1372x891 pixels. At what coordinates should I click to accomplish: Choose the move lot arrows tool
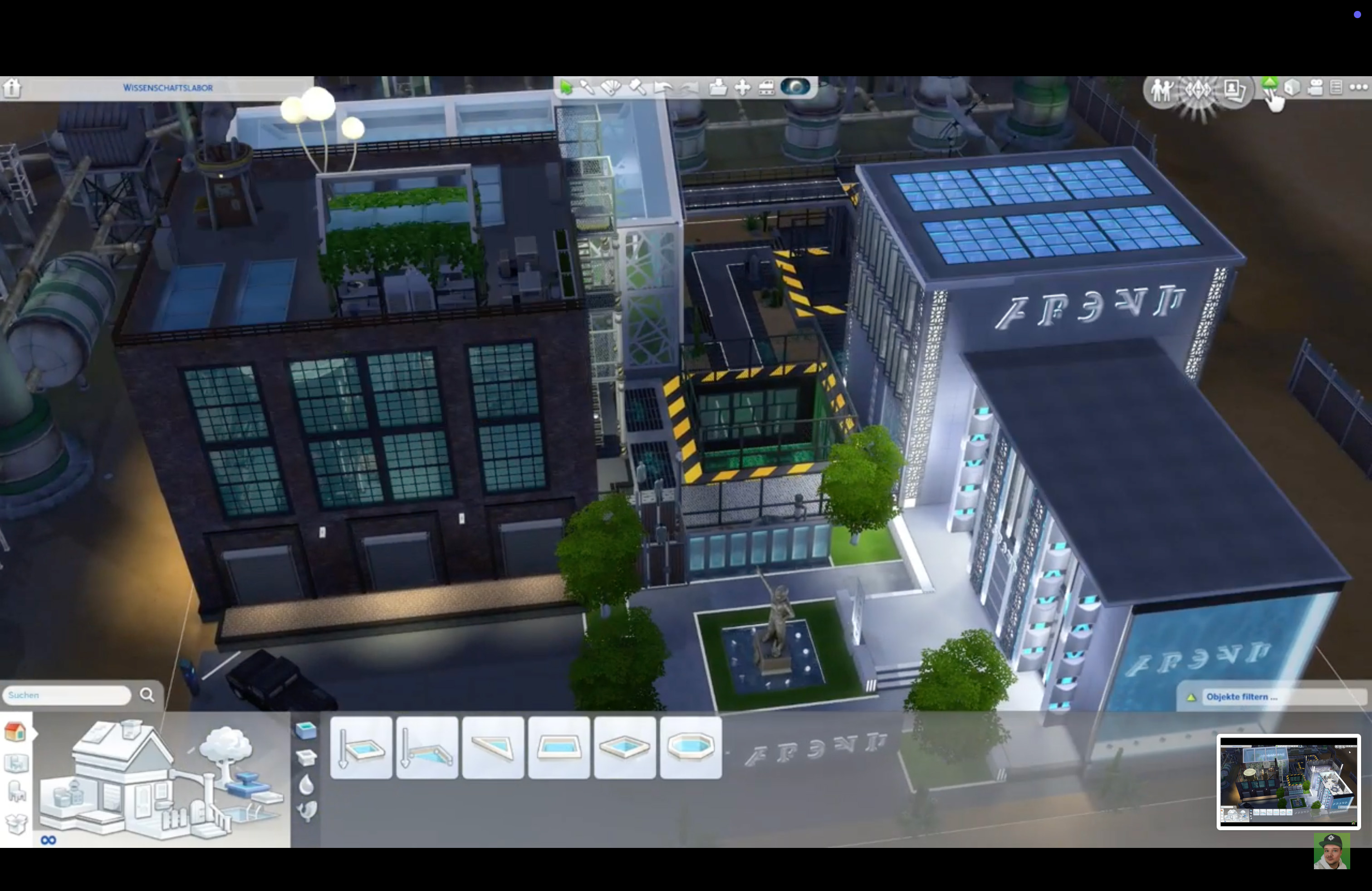[743, 88]
